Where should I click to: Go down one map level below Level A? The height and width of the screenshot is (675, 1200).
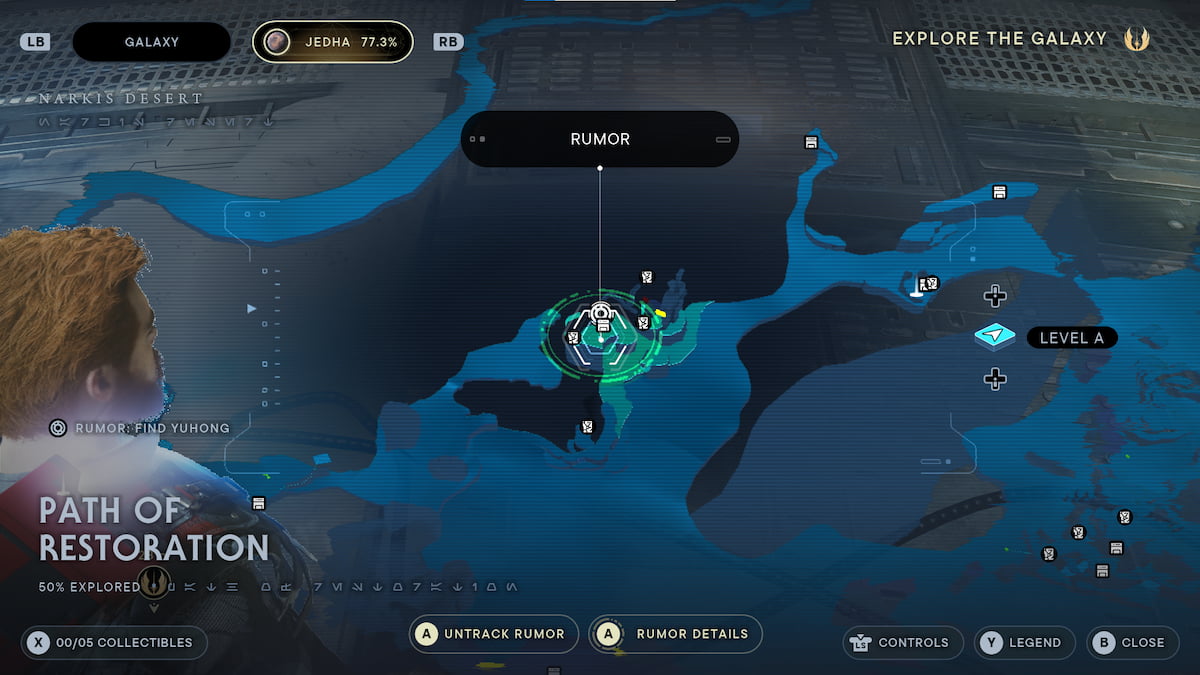[994, 379]
